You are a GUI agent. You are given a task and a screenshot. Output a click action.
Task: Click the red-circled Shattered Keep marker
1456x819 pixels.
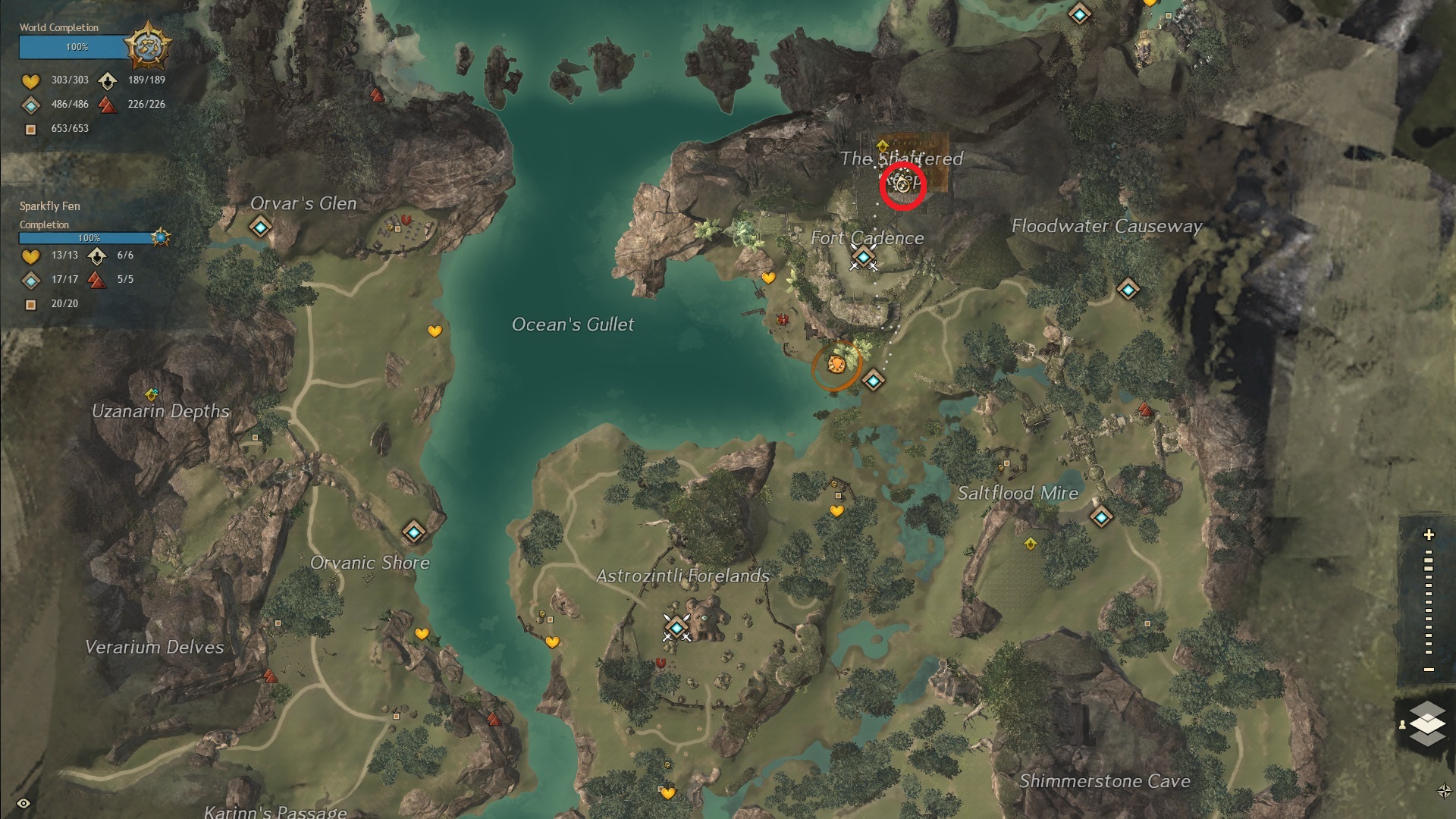[902, 184]
